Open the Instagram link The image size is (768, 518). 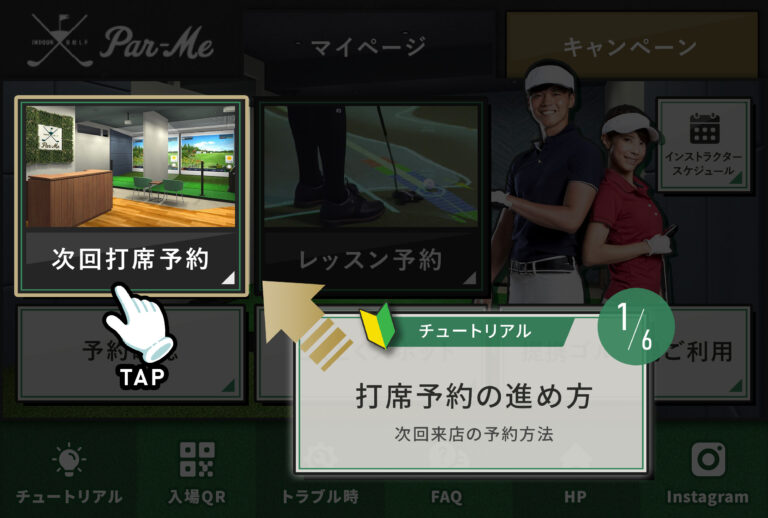tap(707, 475)
